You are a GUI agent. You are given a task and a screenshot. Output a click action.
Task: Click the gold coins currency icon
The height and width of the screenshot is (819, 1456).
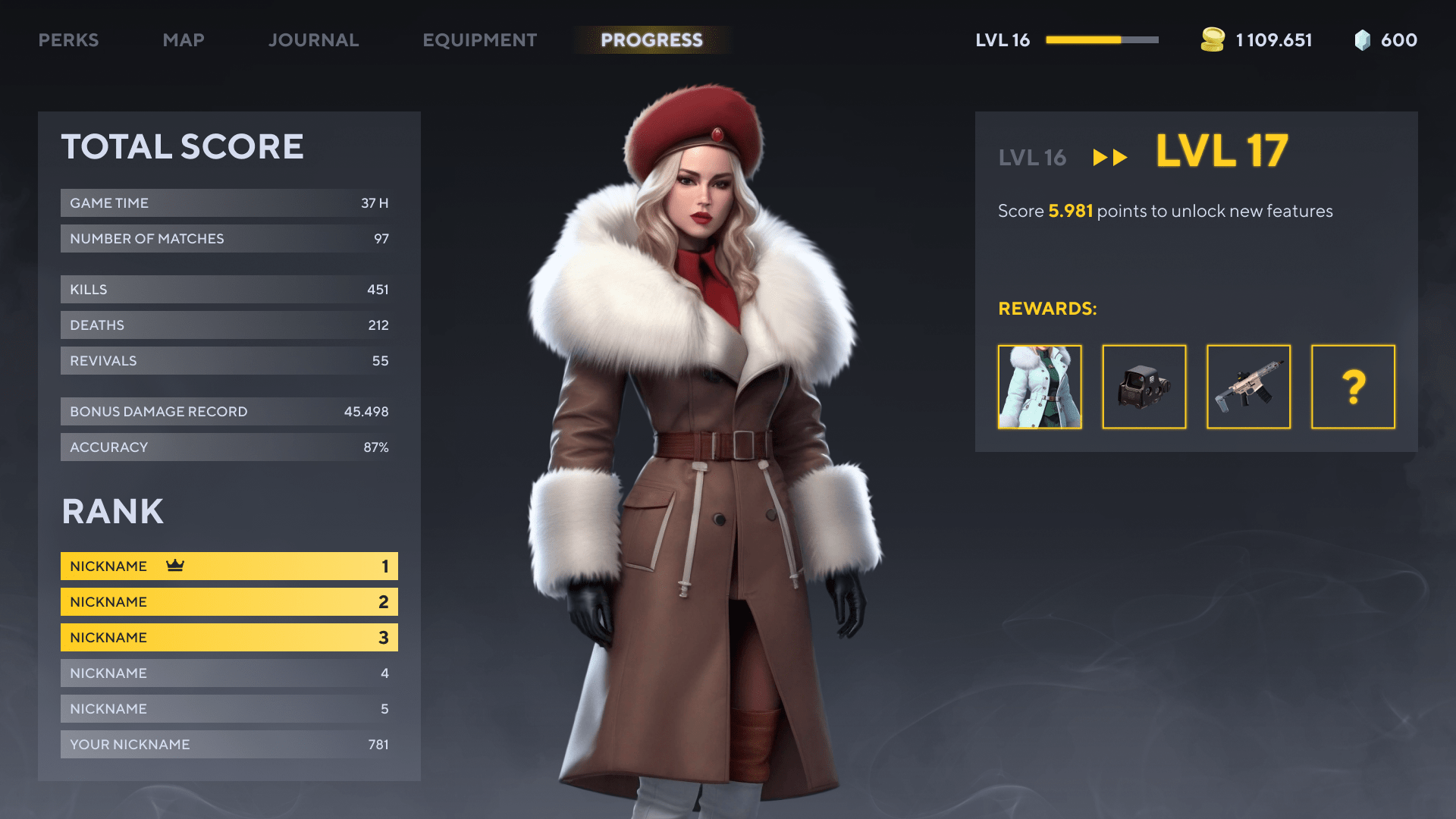coord(1213,40)
